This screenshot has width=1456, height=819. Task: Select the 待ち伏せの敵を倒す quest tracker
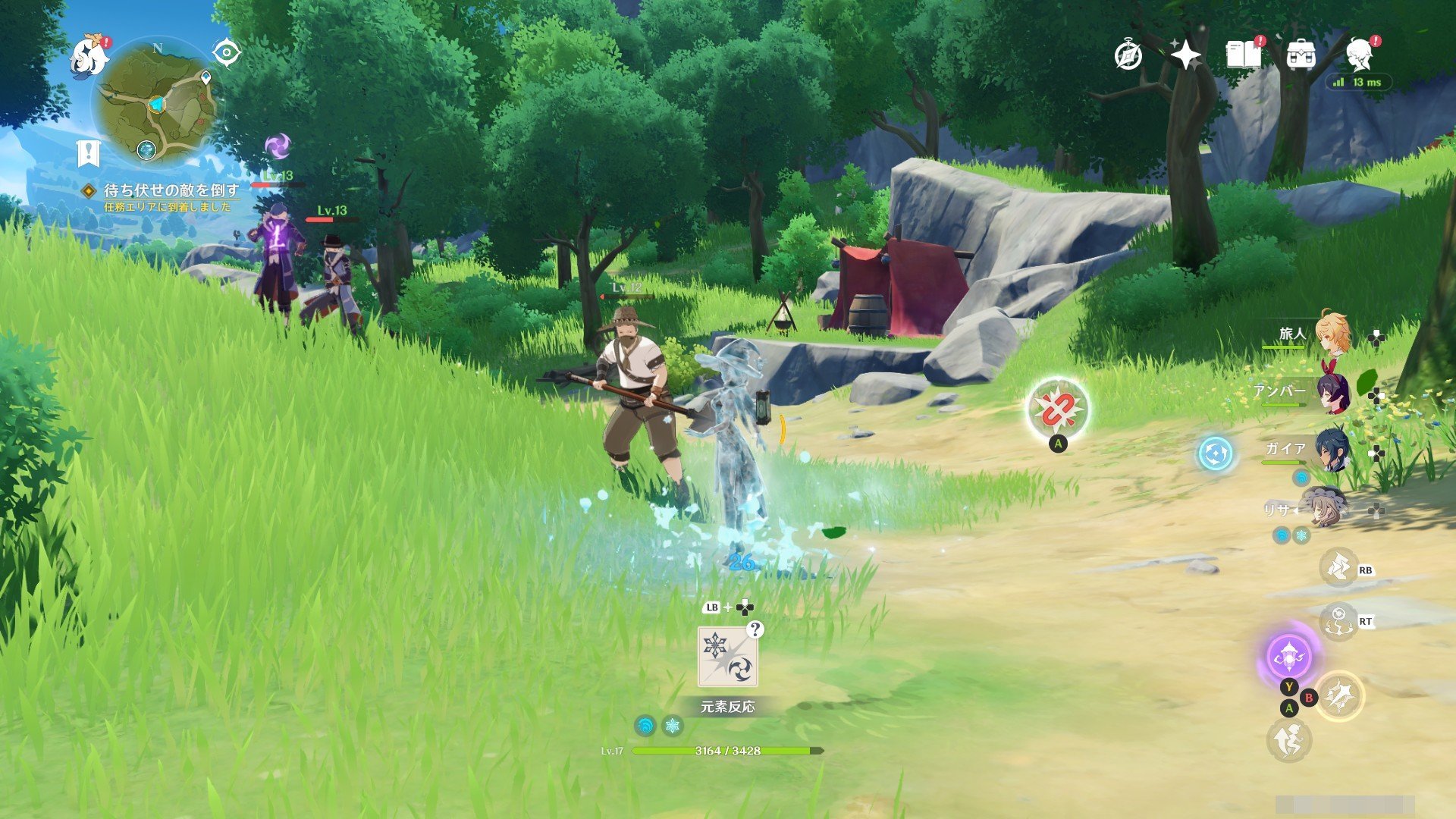(x=171, y=190)
